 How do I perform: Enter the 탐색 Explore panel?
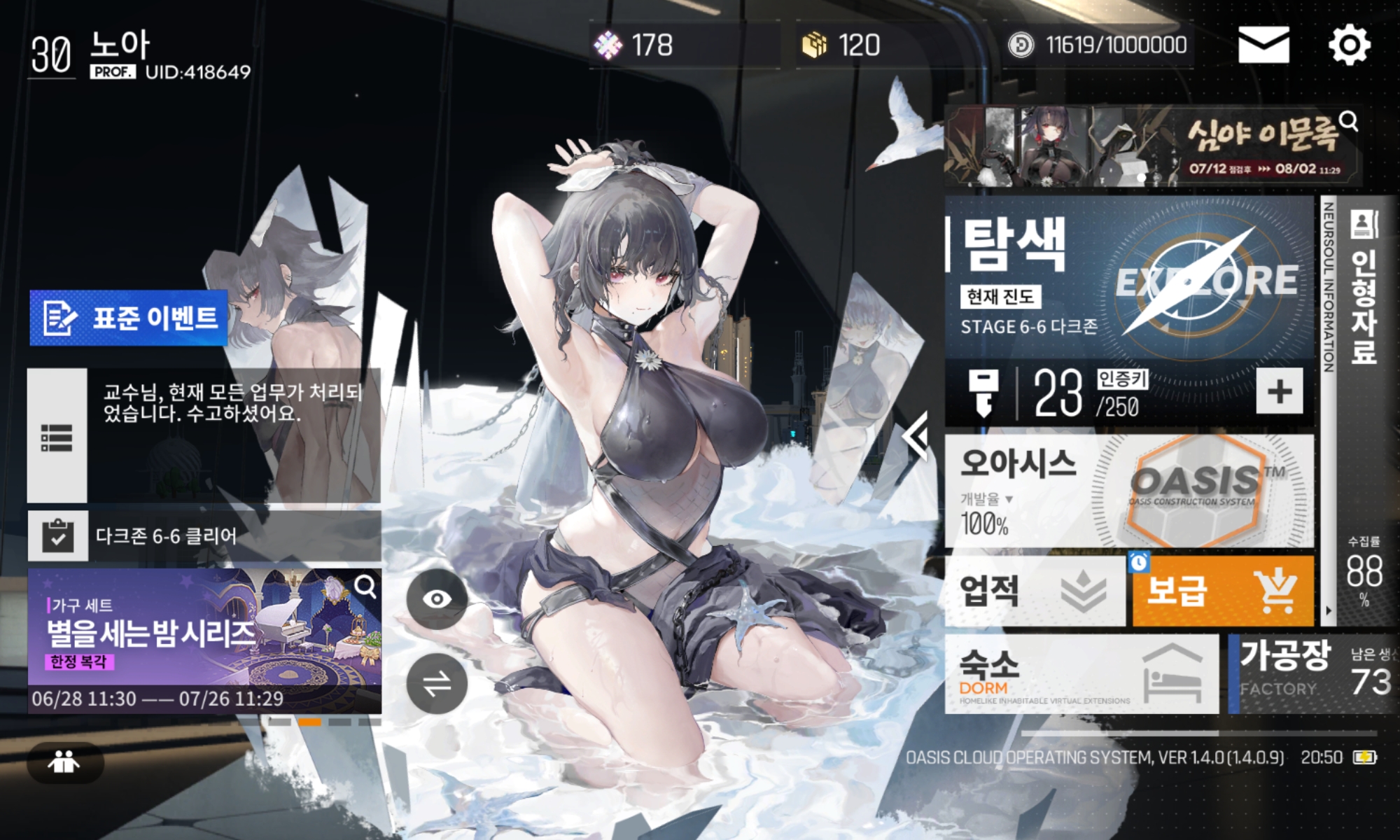point(1128,280)
